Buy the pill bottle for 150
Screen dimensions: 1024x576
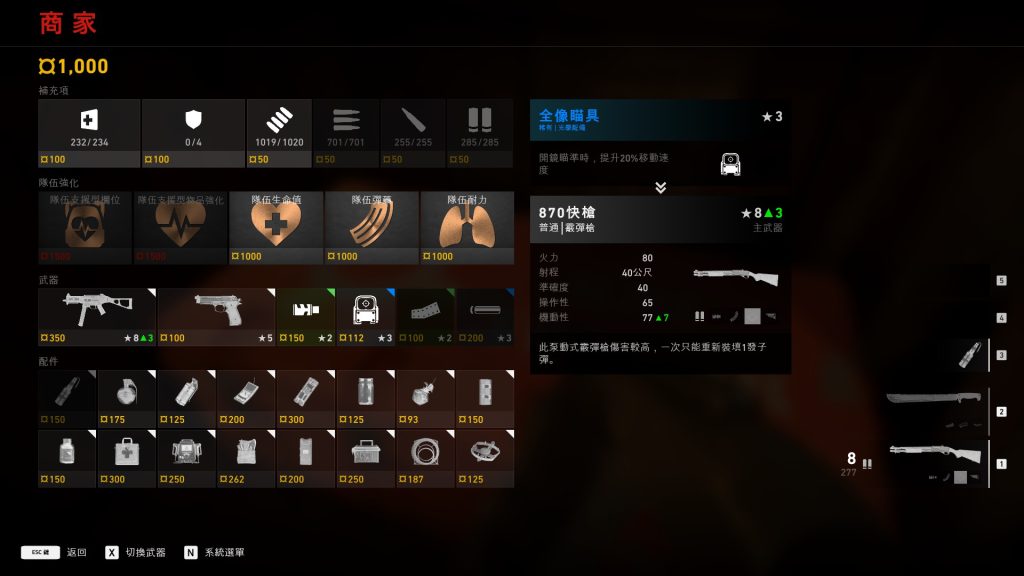coord(66,457)
